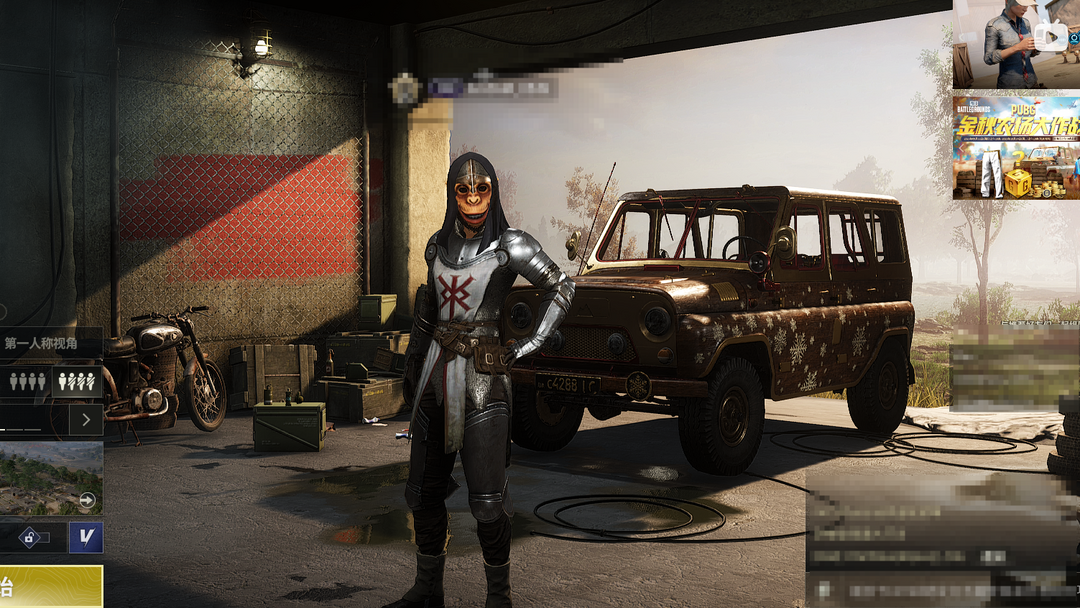Image resolution: width=1080 pixels, height=608 pixels.
Task: Select the first-person perspective option
Action: [42, 344]
